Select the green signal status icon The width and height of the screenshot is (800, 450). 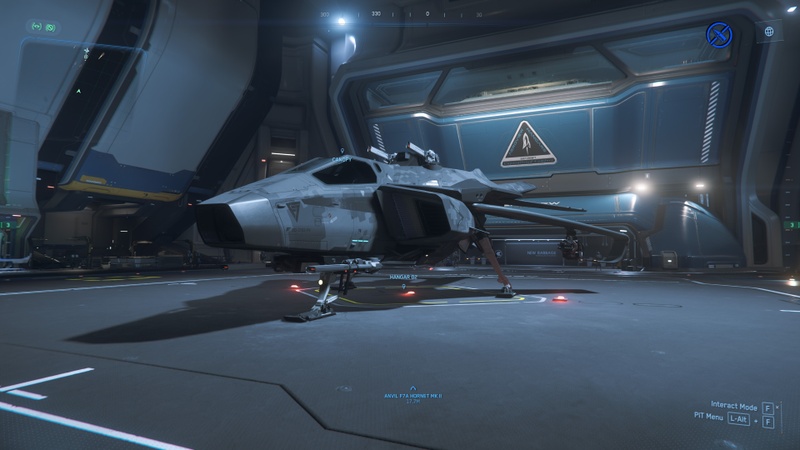pyautogui.click(x=36, y=27)
